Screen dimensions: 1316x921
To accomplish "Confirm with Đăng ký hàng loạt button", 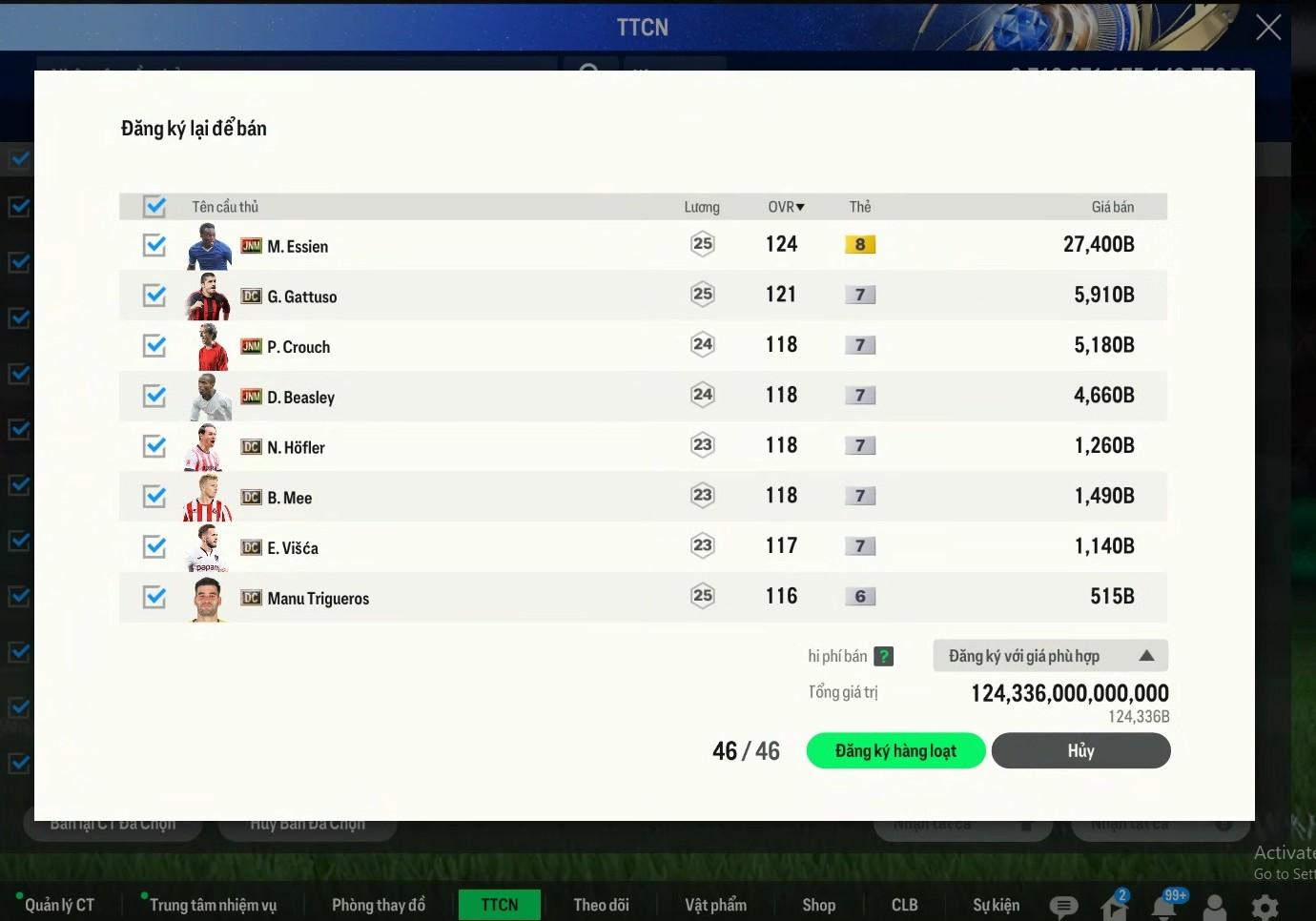I will click(895, 751).
